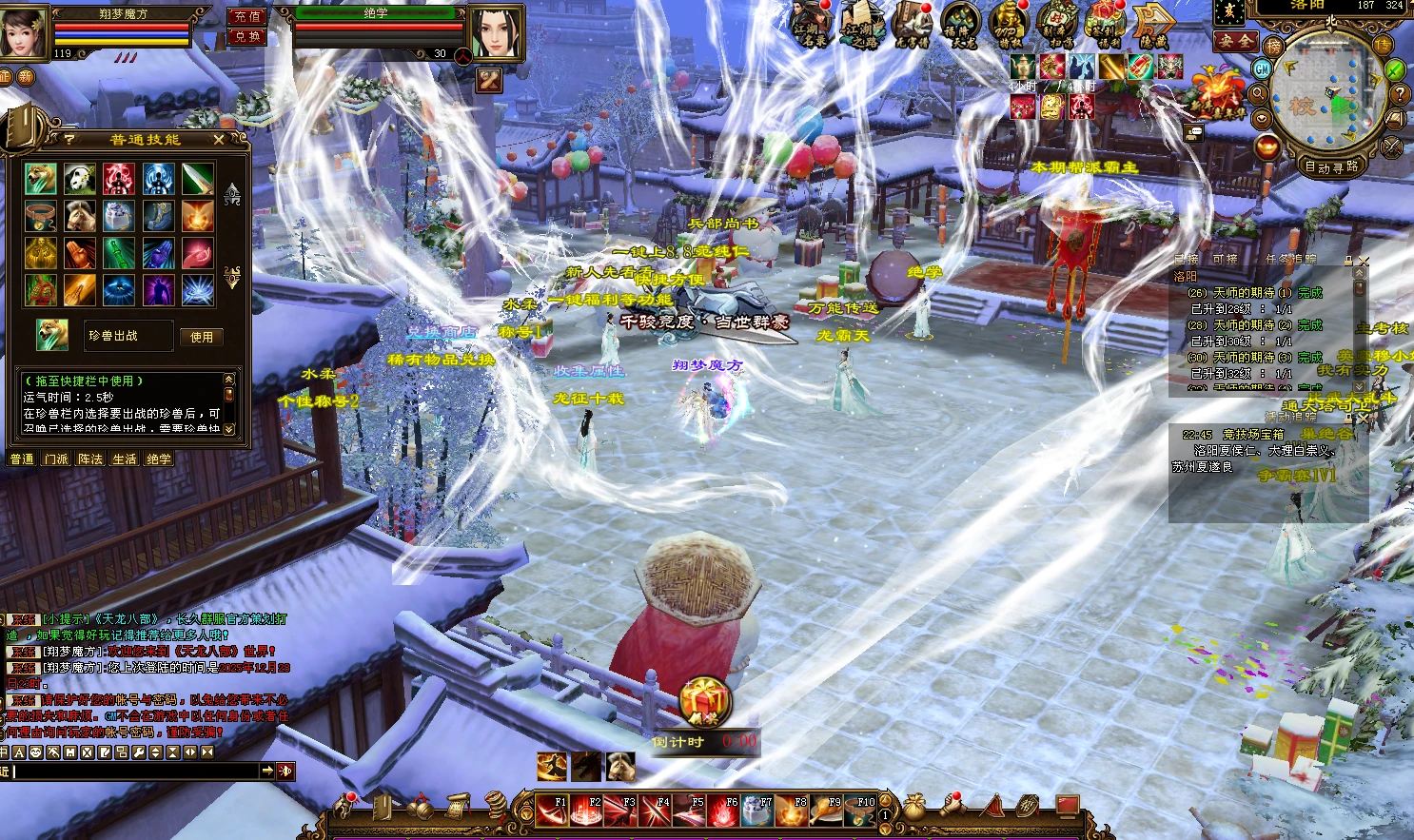This screenshot has width=1414, height=840.
Task: Click the 充值 recharge button
Action: (247, 16)
